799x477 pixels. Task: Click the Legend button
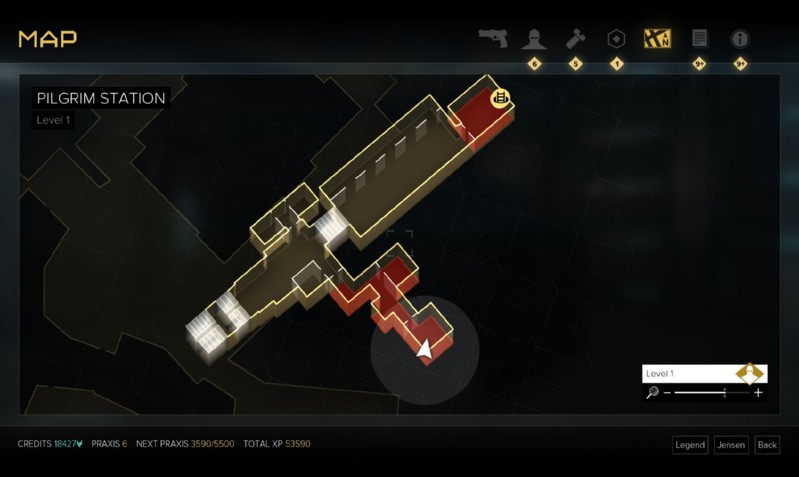pyautogui.click(x=690, y=444)
